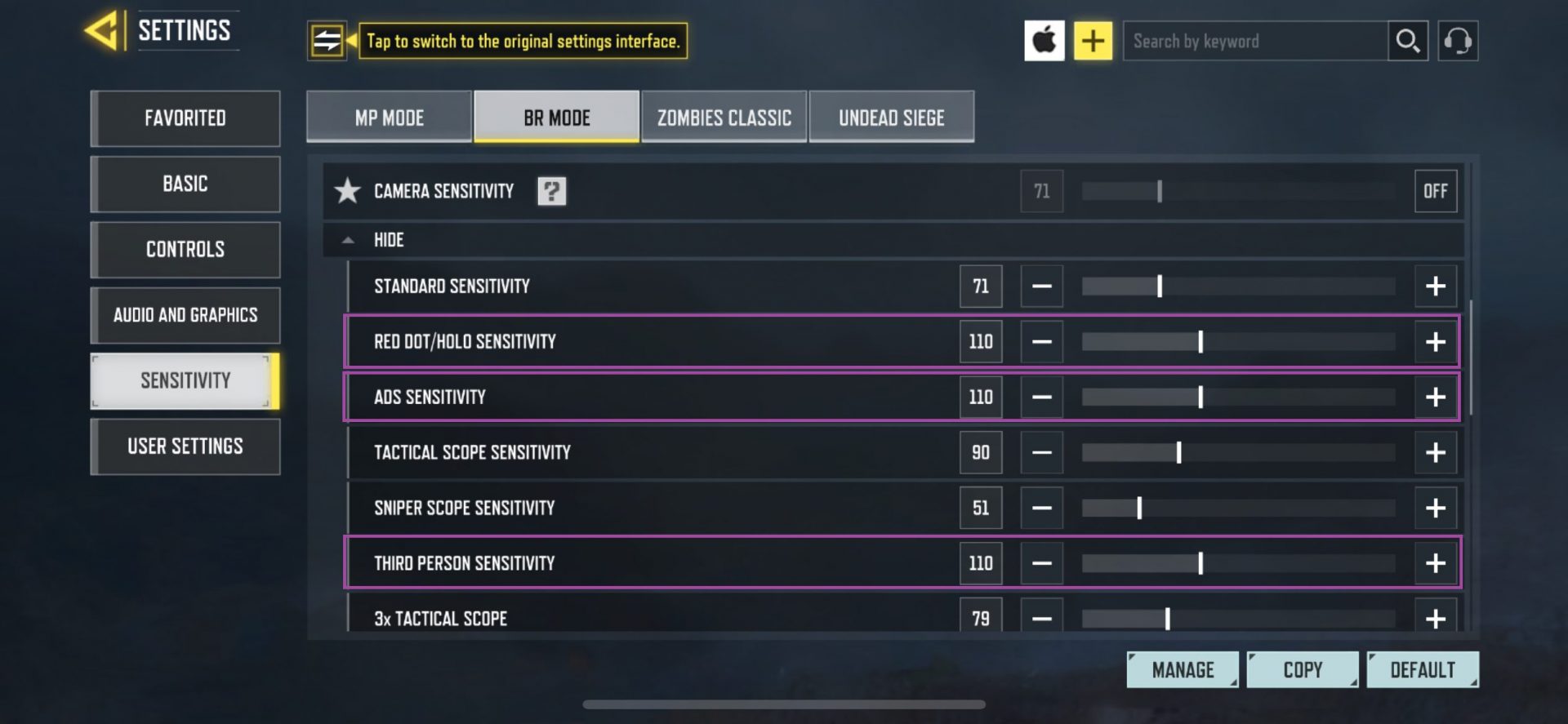Open customer support via the headset icon

[1459, 40]
